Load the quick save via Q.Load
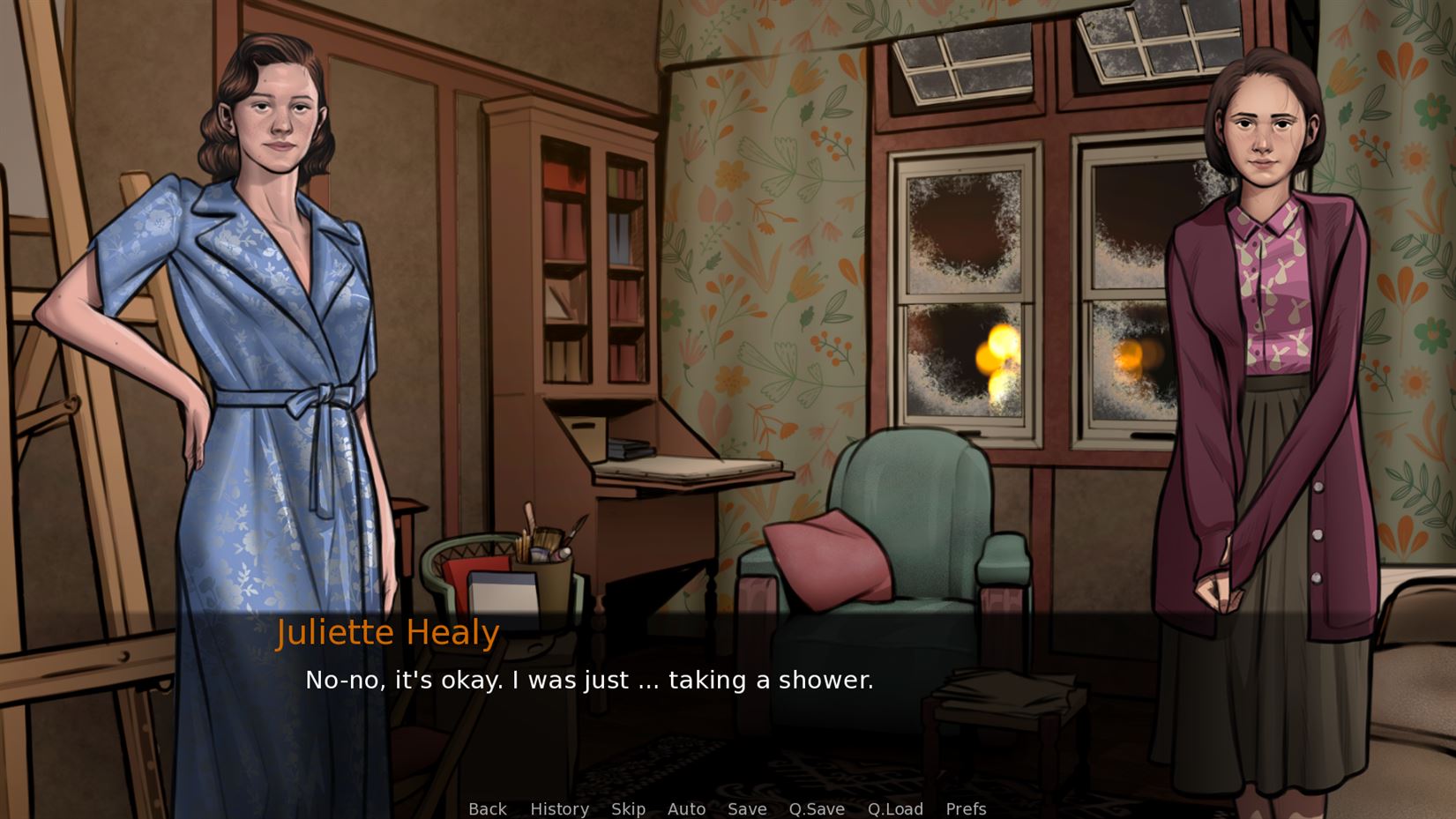The height and width of the screenshot is (819, 1456). 895,809
